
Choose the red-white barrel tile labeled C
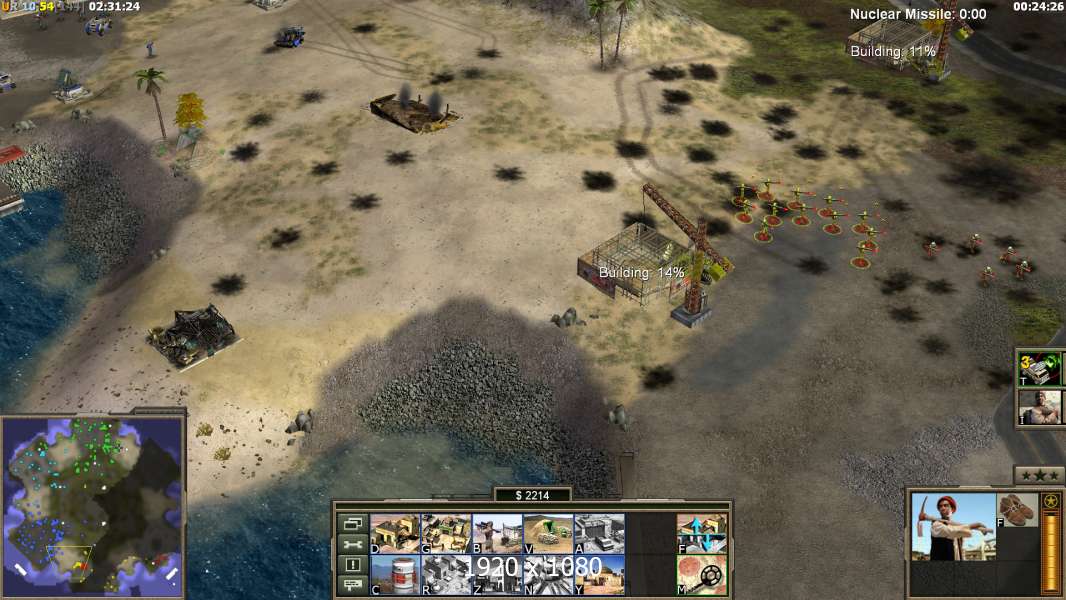[395, 574]
